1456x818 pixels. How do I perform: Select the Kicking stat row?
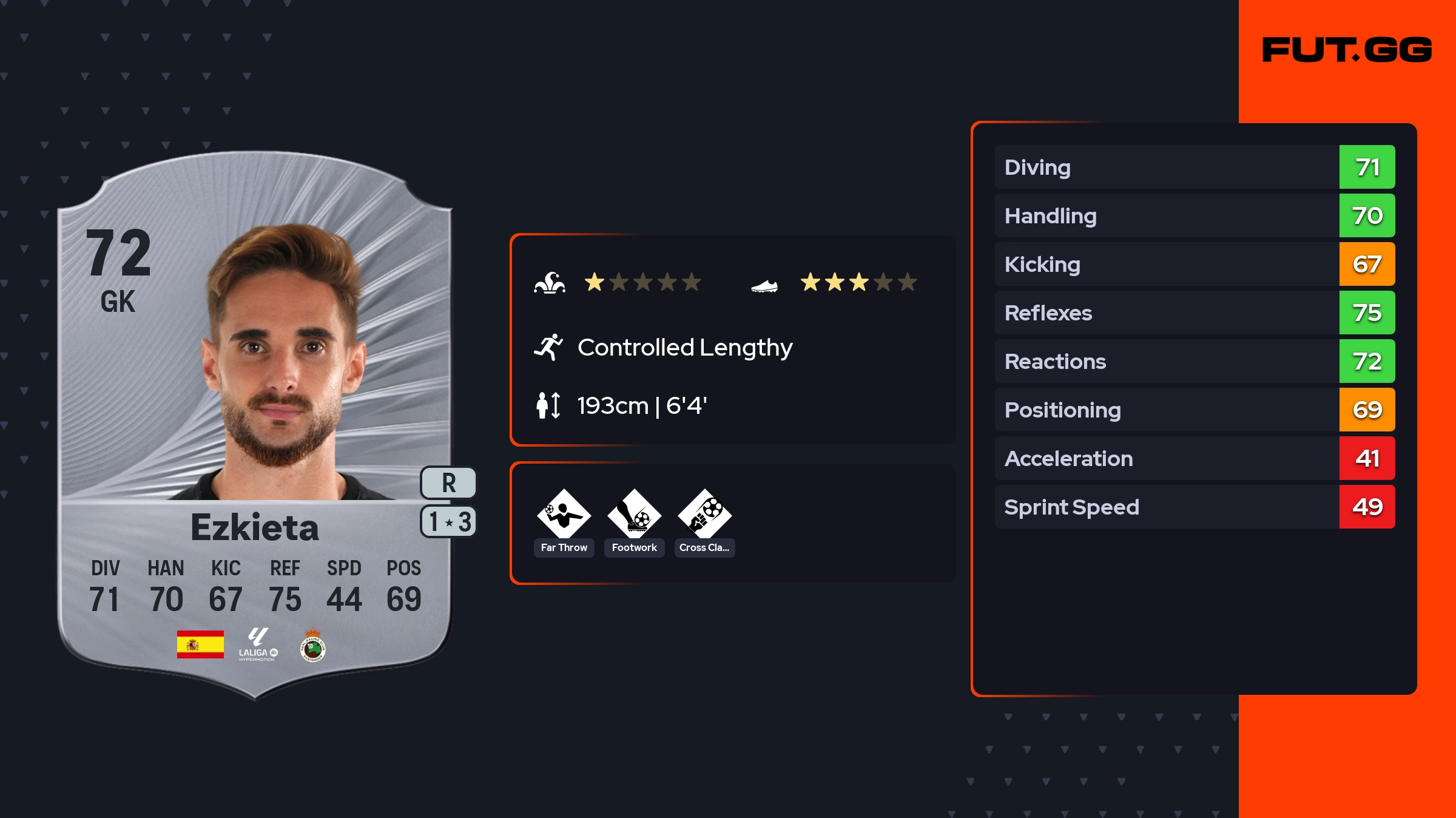1194,264
